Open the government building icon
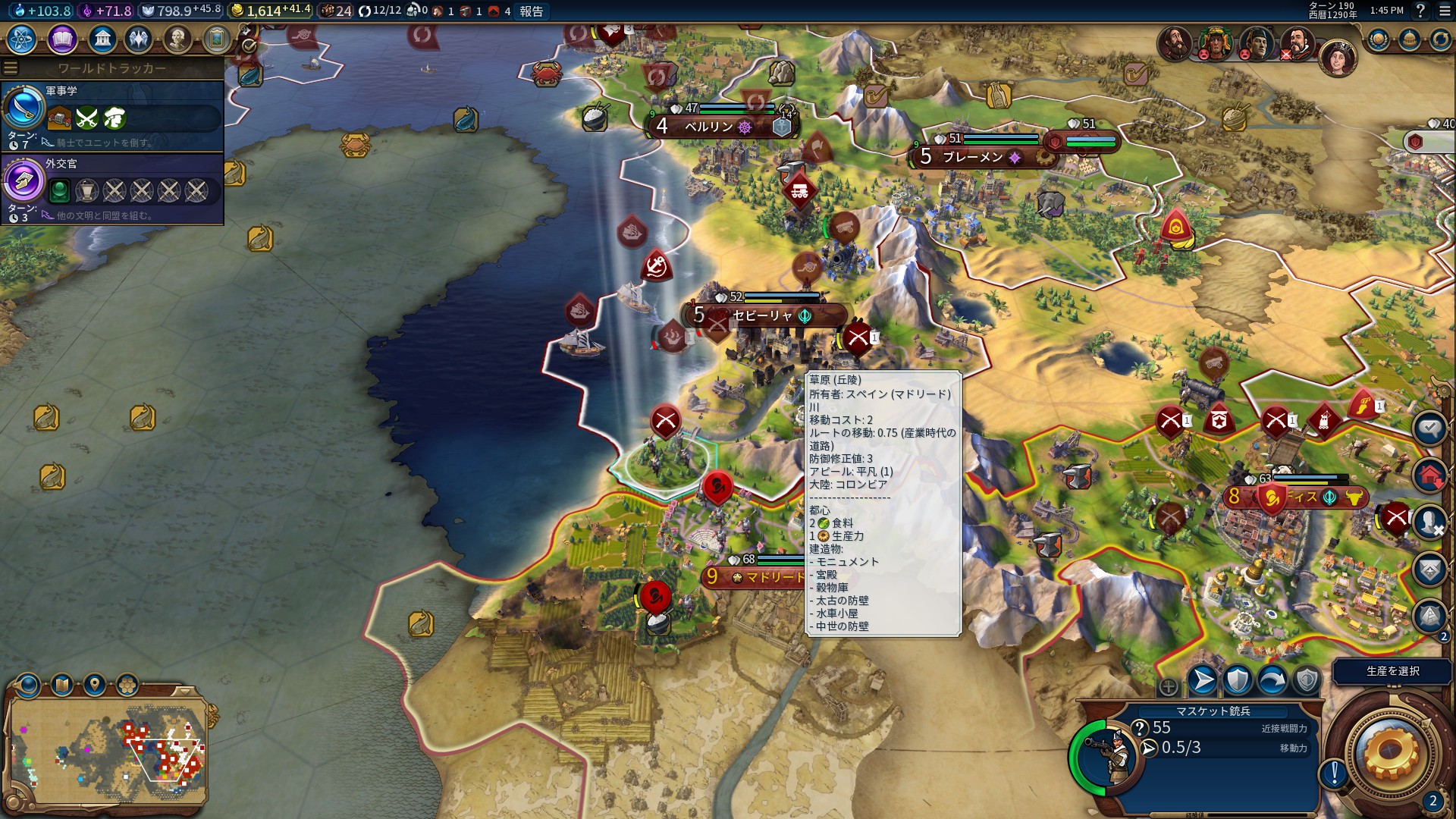This screenshot has width=1456, height=819. 102,39
